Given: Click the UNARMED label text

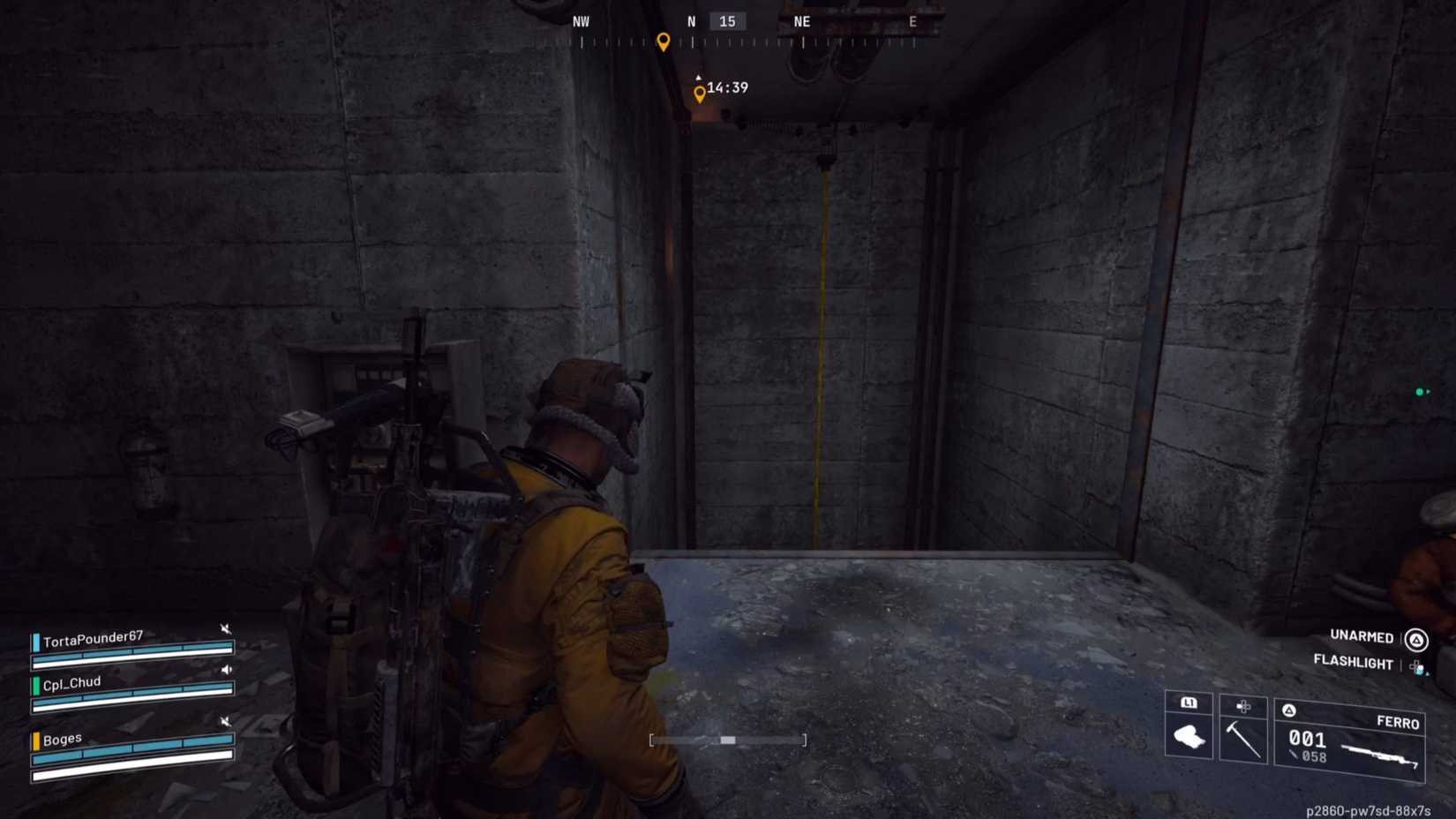Looking at the screenshot, I should tap(1361, 637).
